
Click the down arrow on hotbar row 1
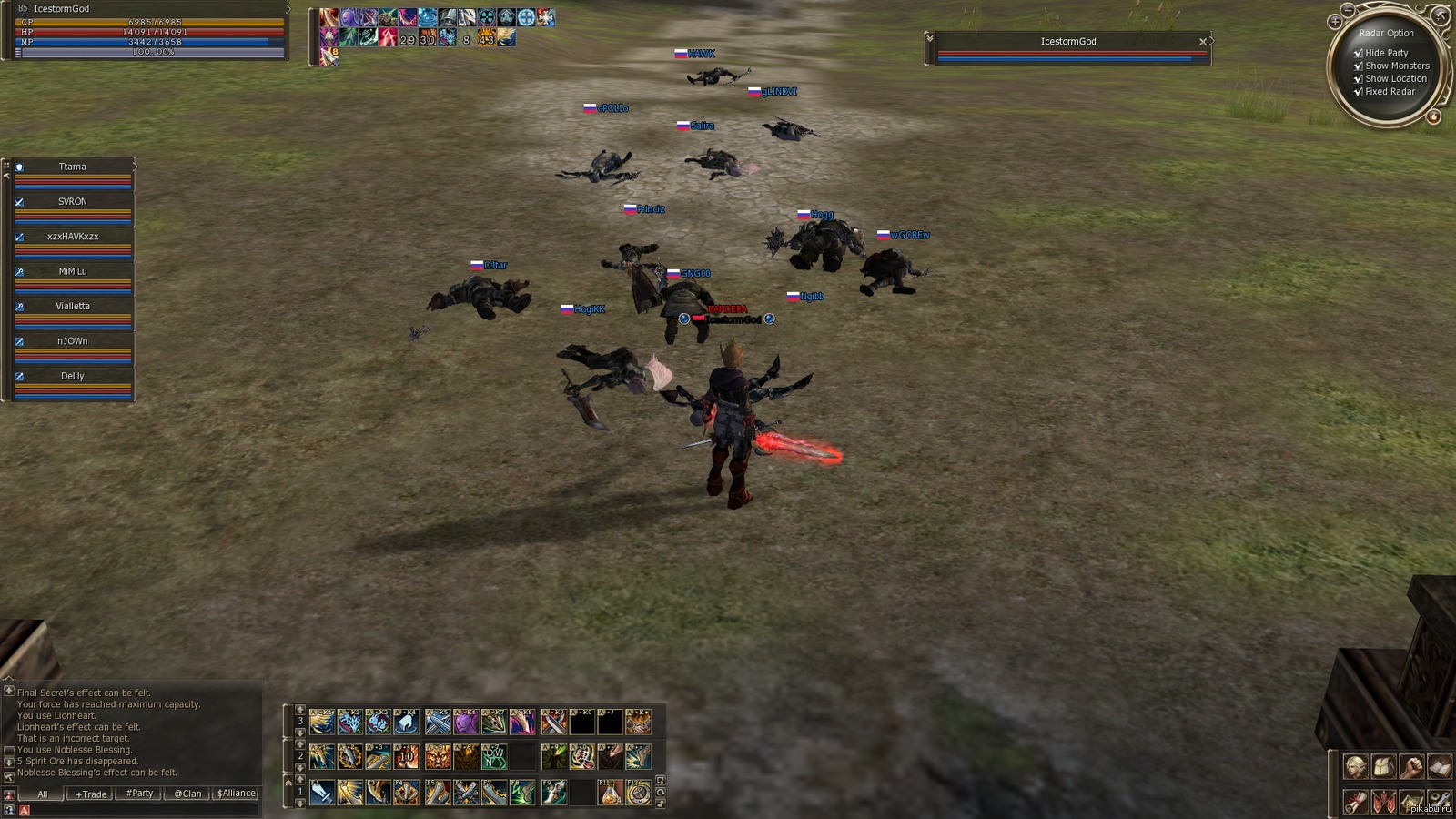coord(300,804)
